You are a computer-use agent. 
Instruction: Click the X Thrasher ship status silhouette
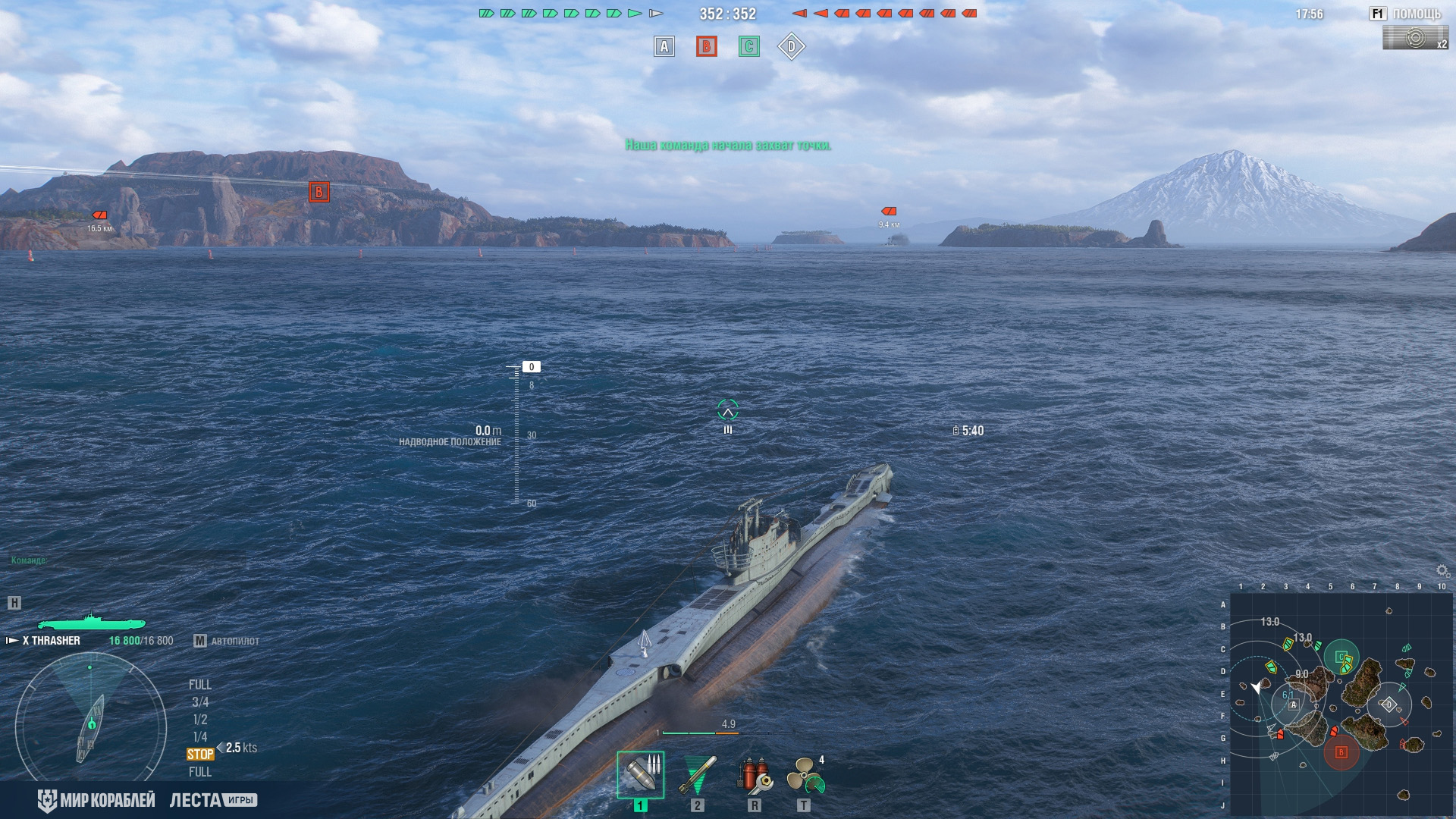[x=91, y=622]
